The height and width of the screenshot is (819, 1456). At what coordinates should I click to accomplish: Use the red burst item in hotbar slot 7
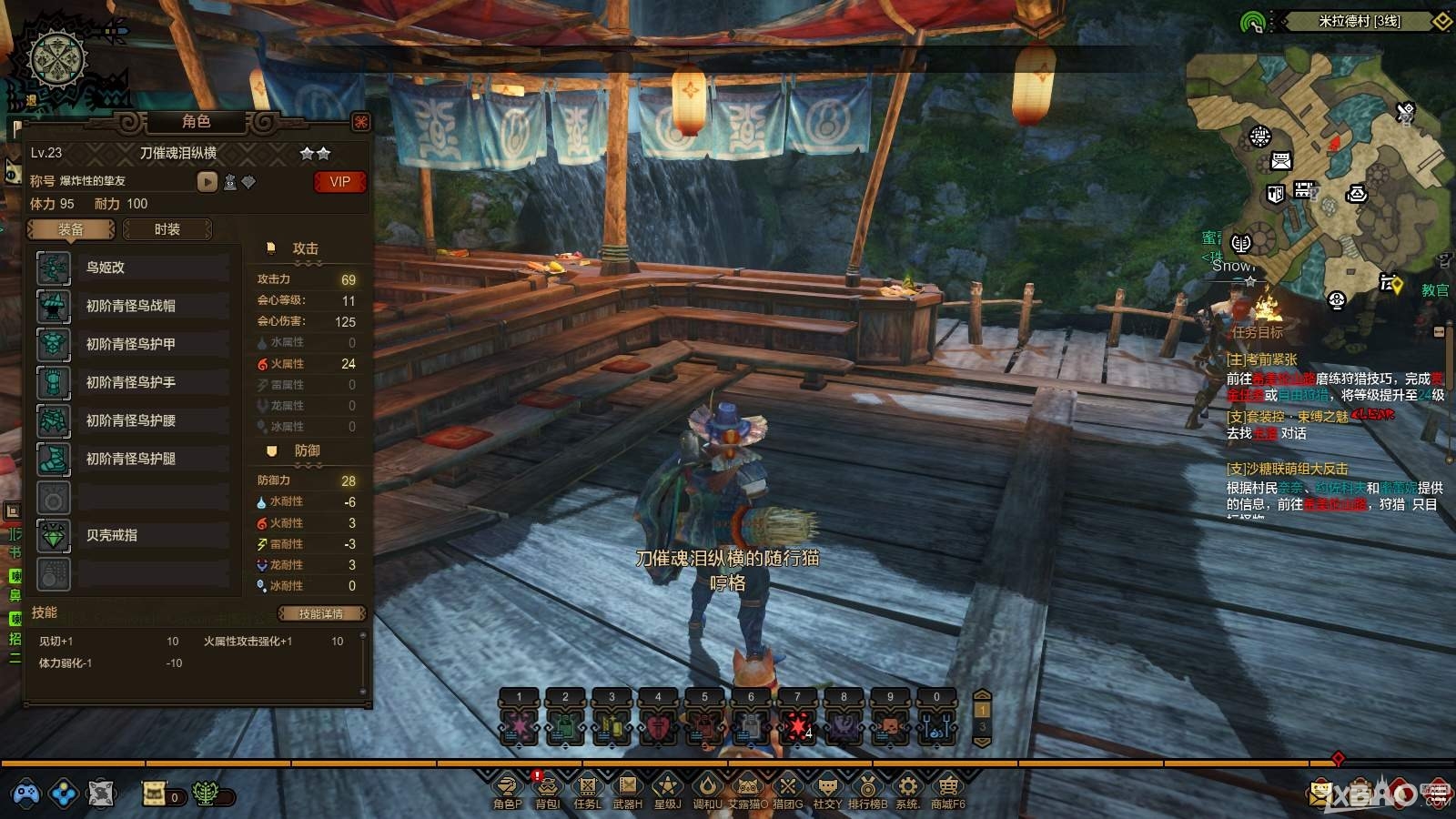click(x=797, y=727)
